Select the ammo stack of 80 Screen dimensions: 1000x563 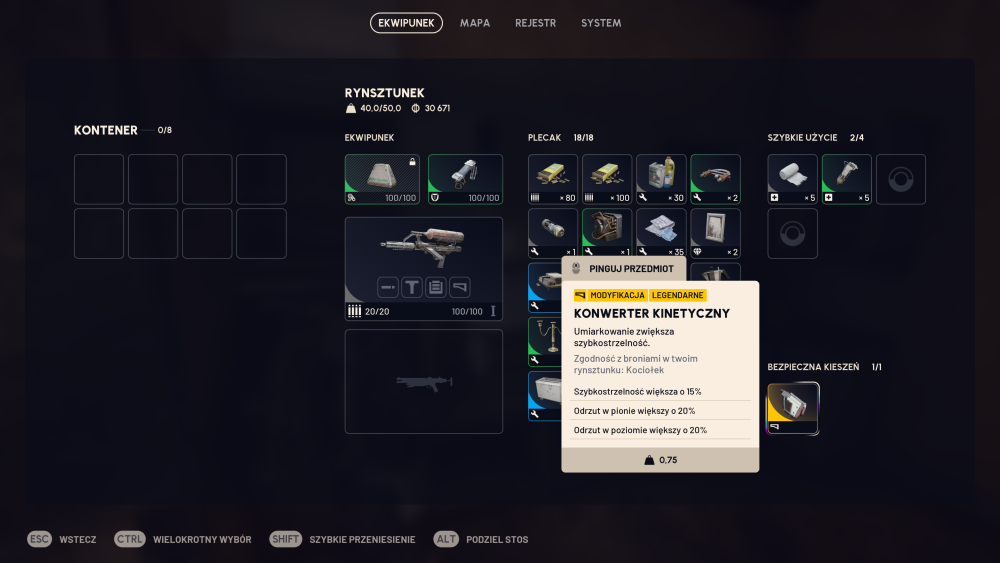coord(553,179)
